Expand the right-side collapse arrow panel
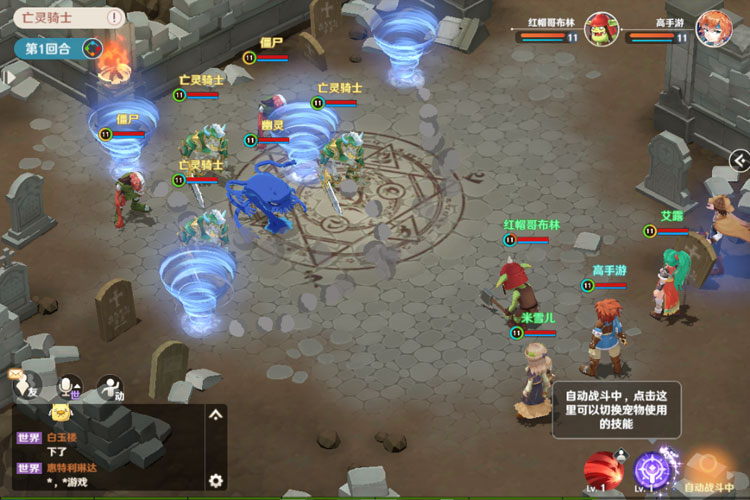 point(739,160)
